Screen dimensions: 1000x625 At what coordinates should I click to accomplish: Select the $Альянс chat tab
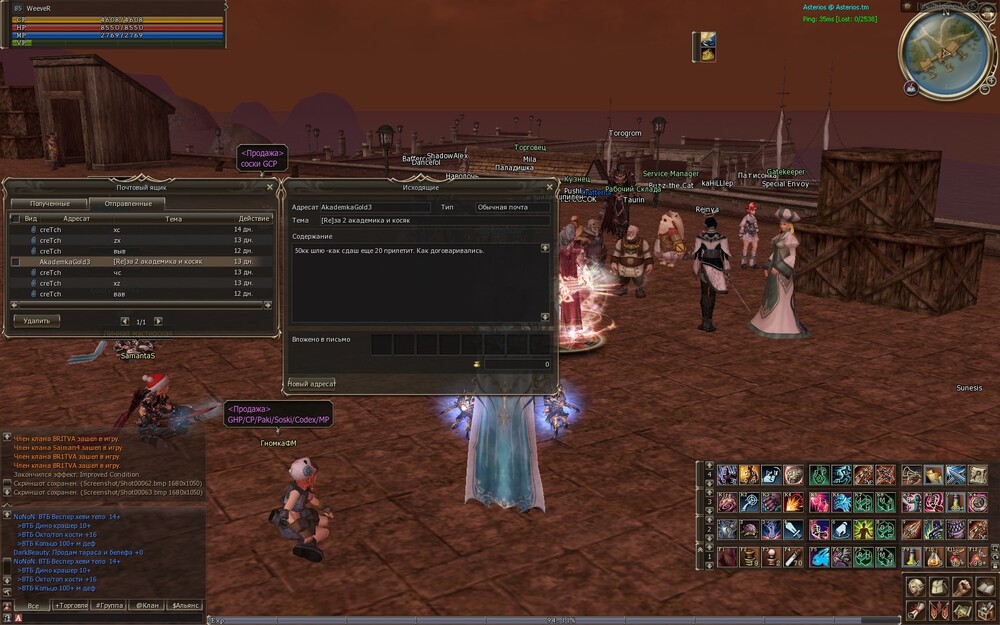(x=185, y=605)
